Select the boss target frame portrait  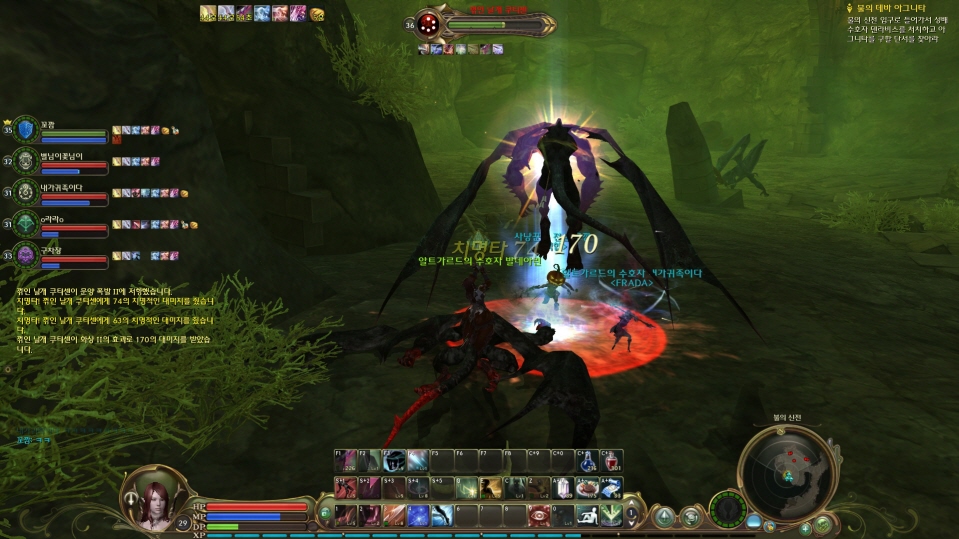(x=430, y=24)
